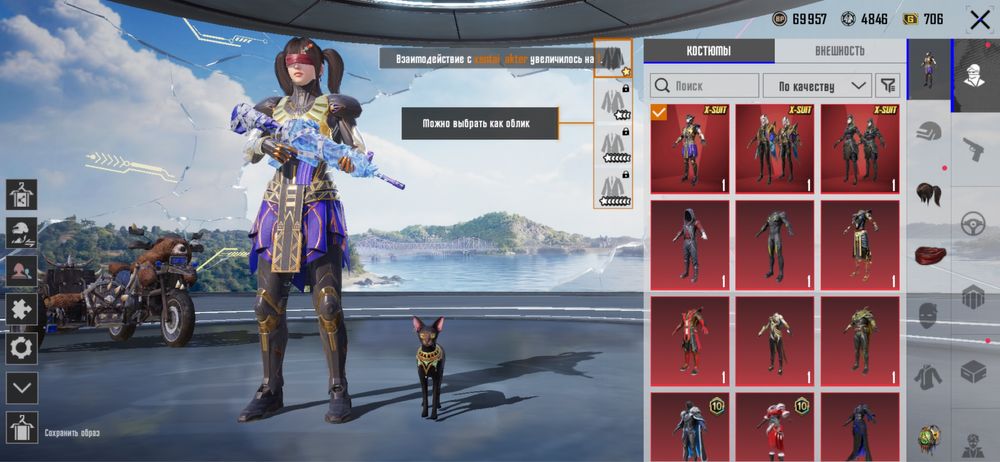
Task: Click the Поиск search field
Action: coord(704,86)
